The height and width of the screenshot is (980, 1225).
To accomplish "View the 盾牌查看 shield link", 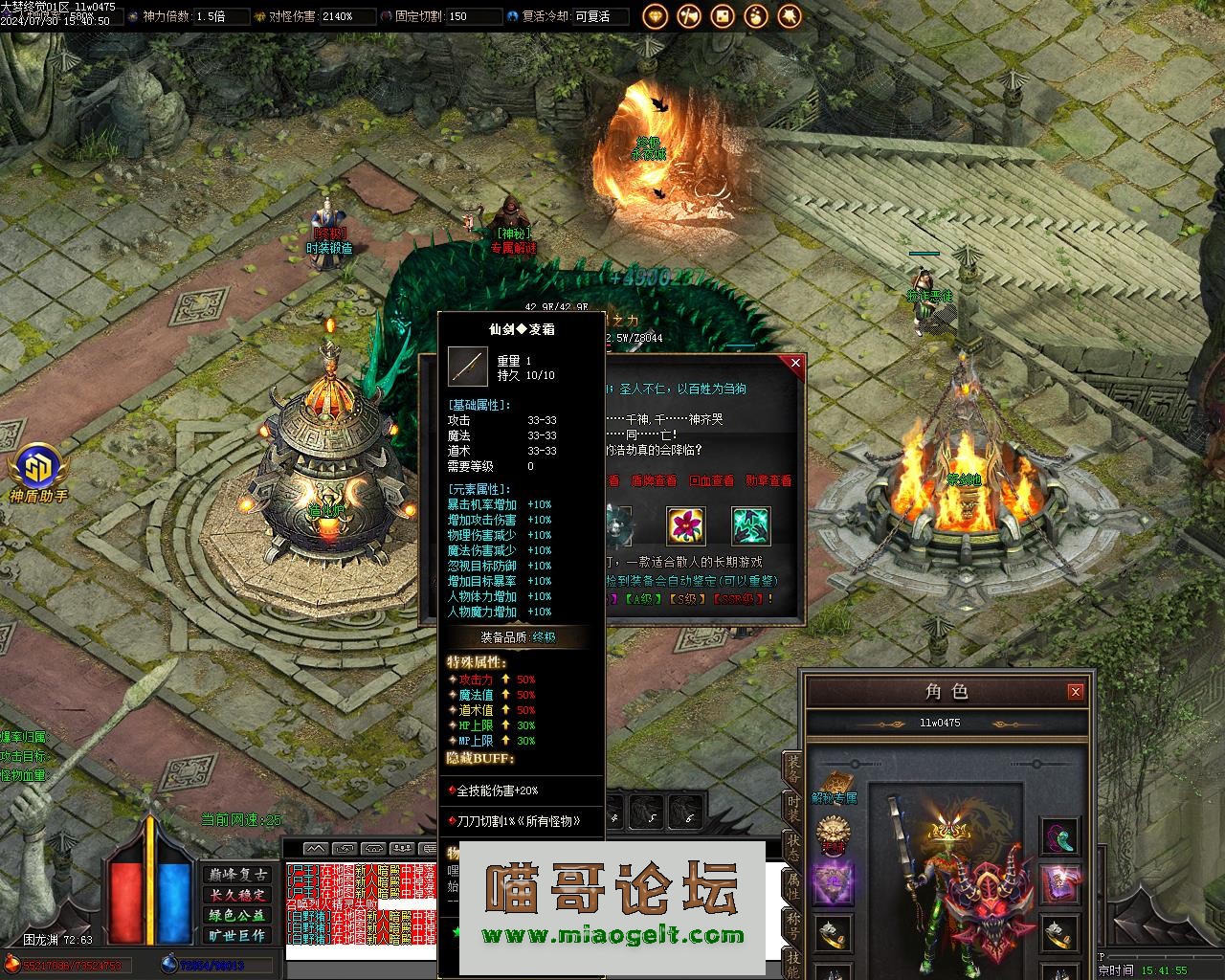I will (654, 480).
